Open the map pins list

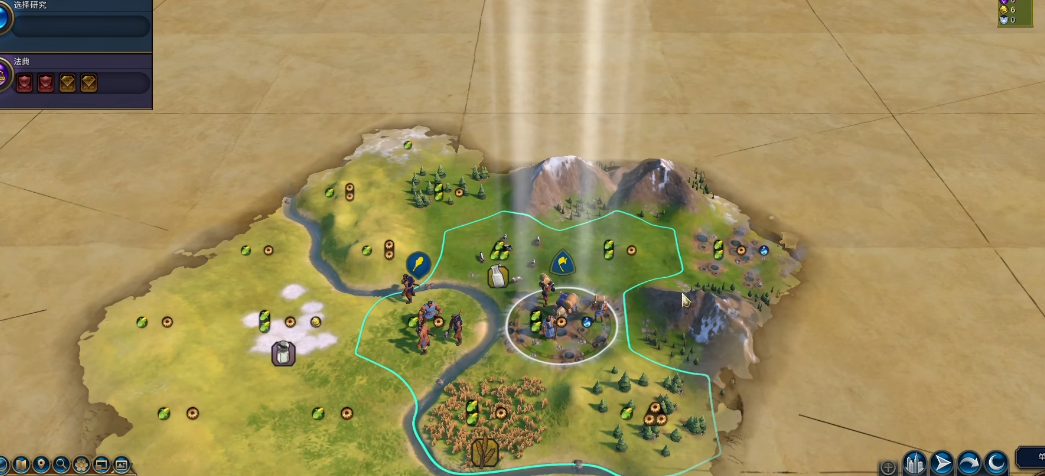(41, 465)
